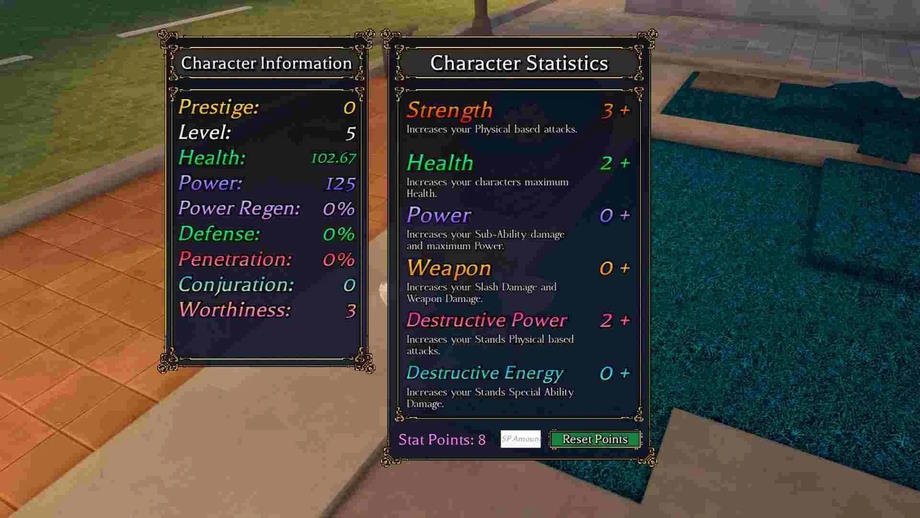The width and height of the screenshot is (920, 518).
Task: Increase the Health stat with its plus
Action: [x=625, y=163]
